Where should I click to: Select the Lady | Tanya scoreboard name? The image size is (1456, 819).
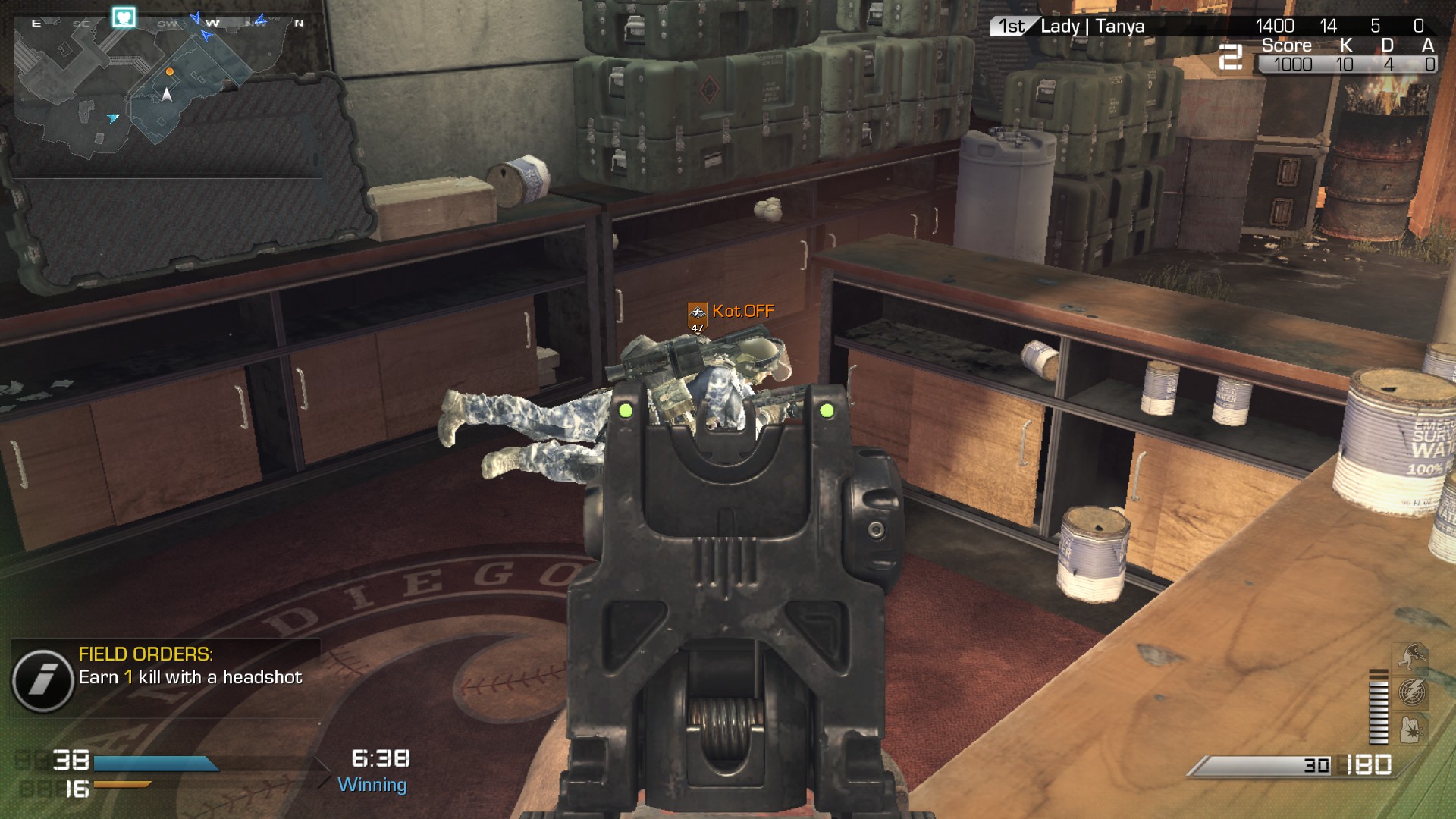pyautogui.click(x=1091, y=27)
